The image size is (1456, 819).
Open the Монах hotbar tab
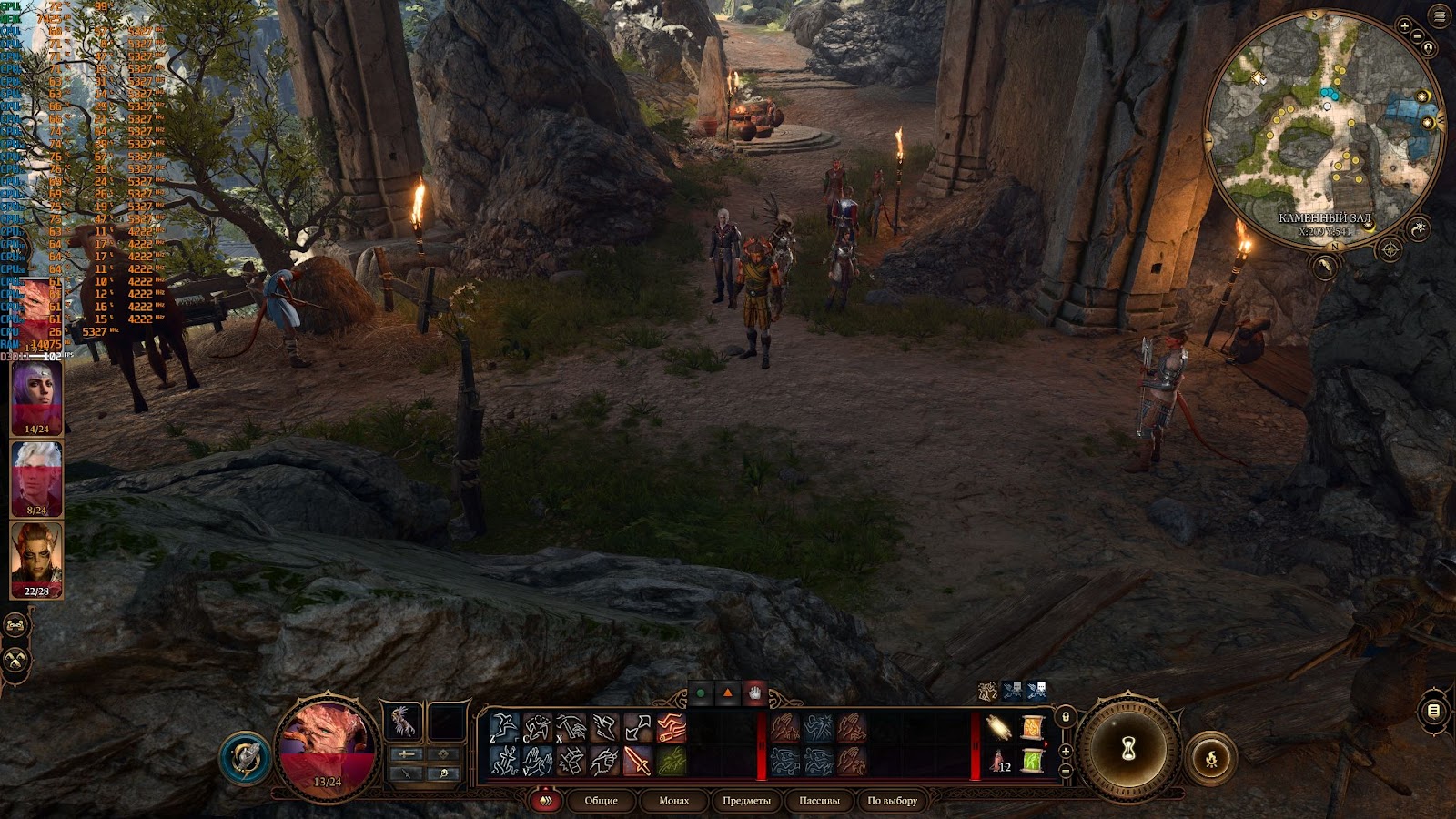[673, 801]
